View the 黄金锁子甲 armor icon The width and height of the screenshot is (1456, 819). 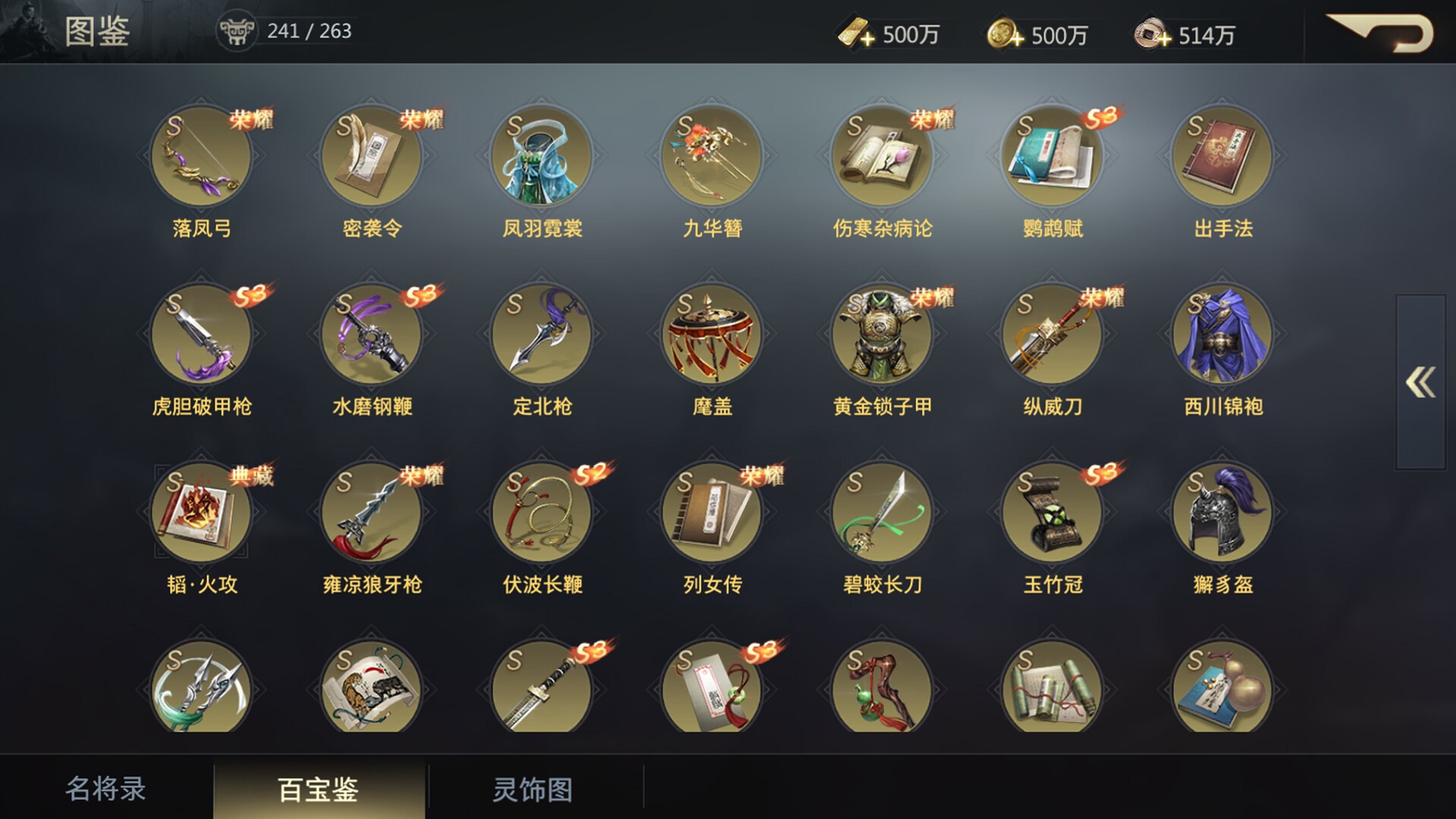[x=881, y=336]
